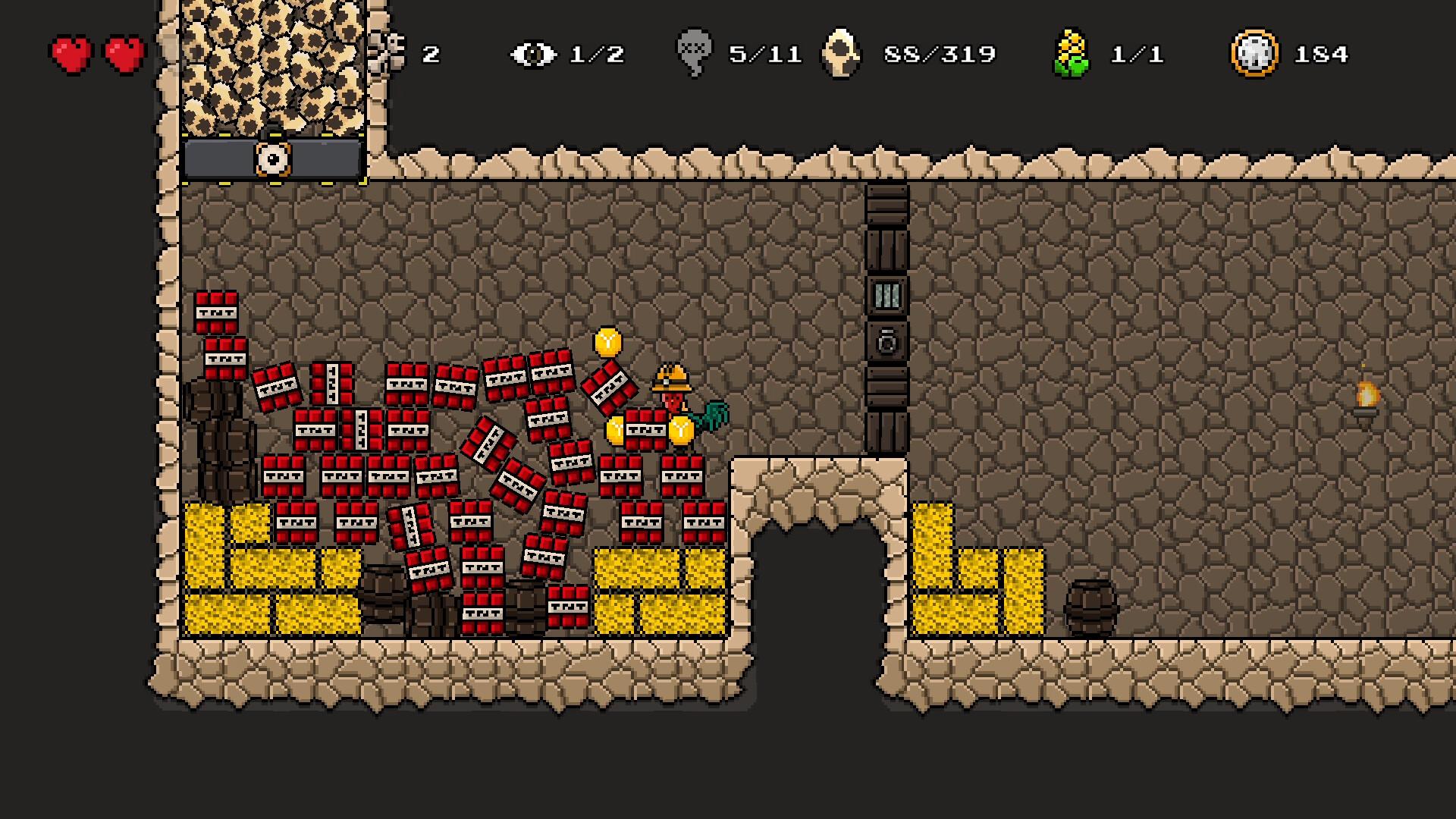Select the egg icon showing 88/319

click(842, 52)
